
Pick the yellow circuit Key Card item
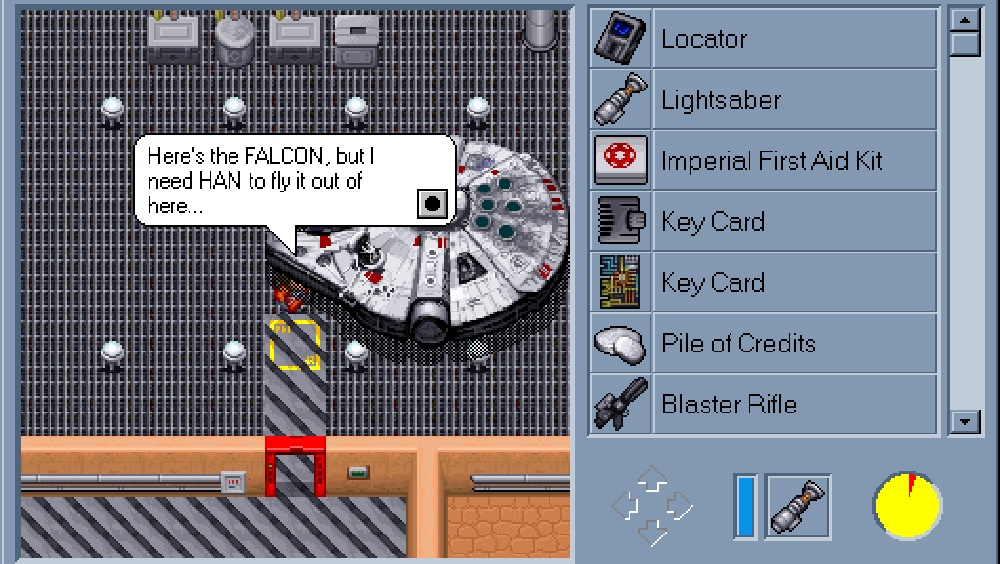point(764,283)
